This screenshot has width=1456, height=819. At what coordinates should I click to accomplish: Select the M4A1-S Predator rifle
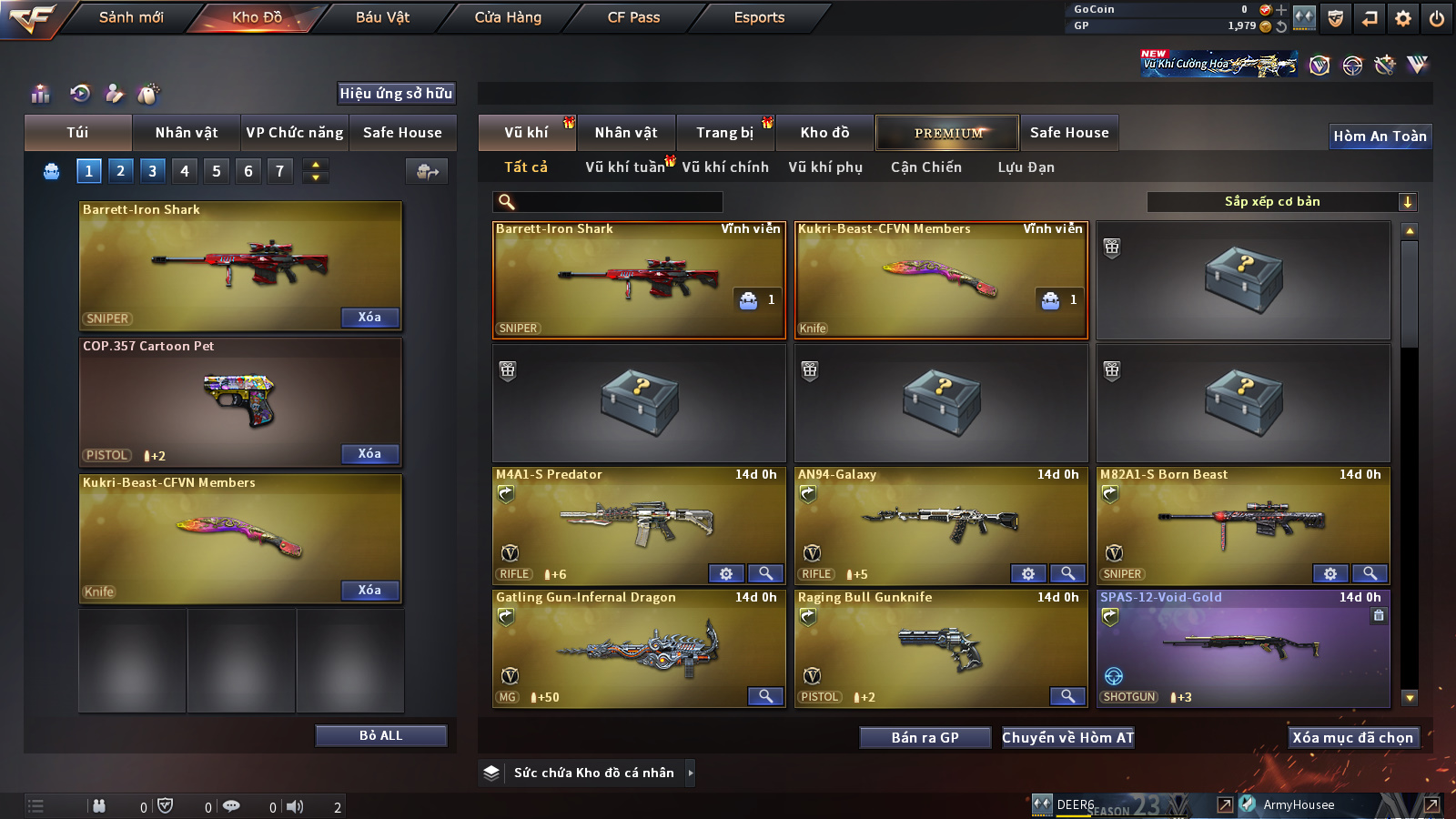(x=637, y=523)
